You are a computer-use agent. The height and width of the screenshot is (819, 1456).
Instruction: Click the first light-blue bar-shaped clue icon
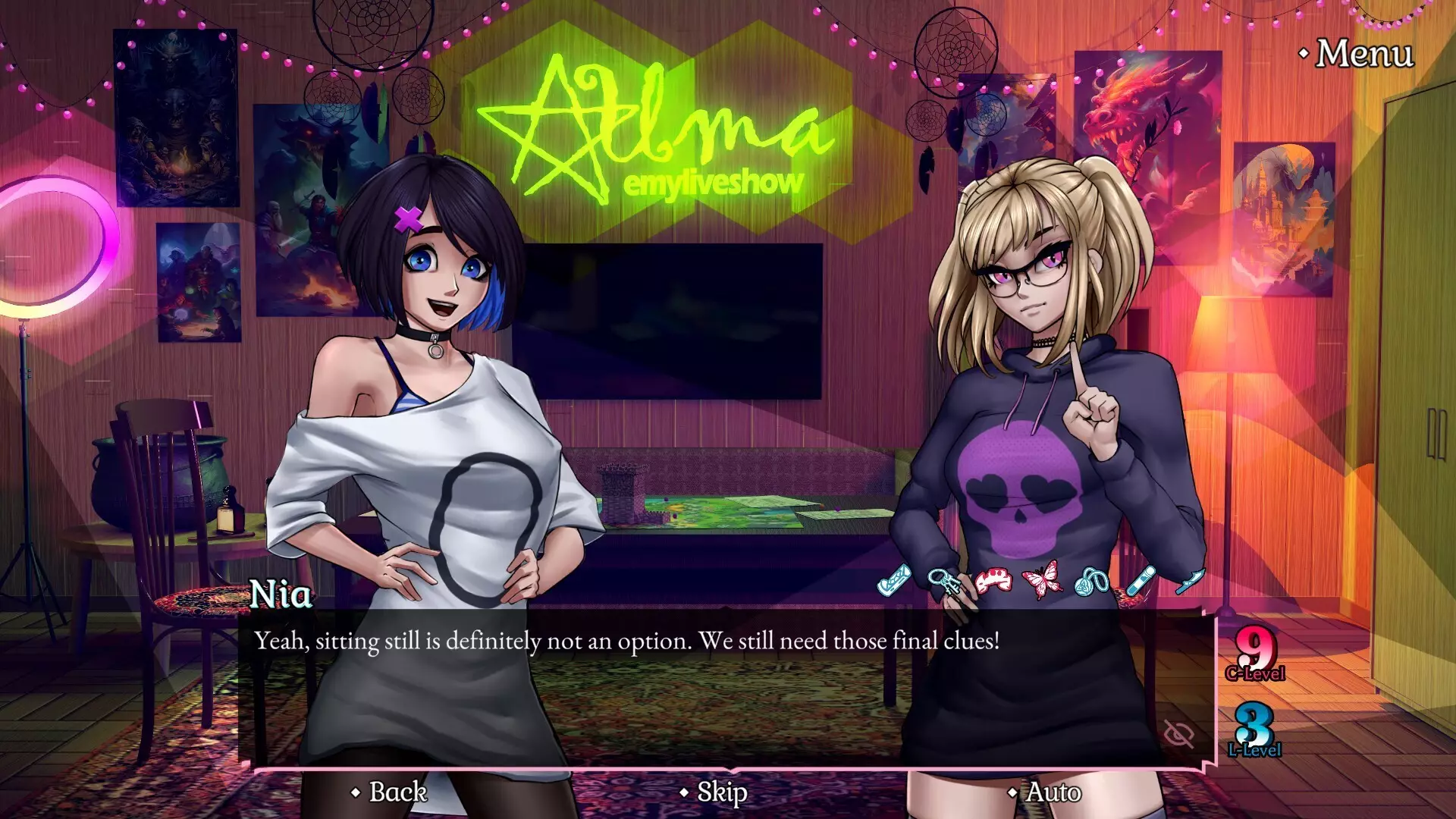coord(893,581)
